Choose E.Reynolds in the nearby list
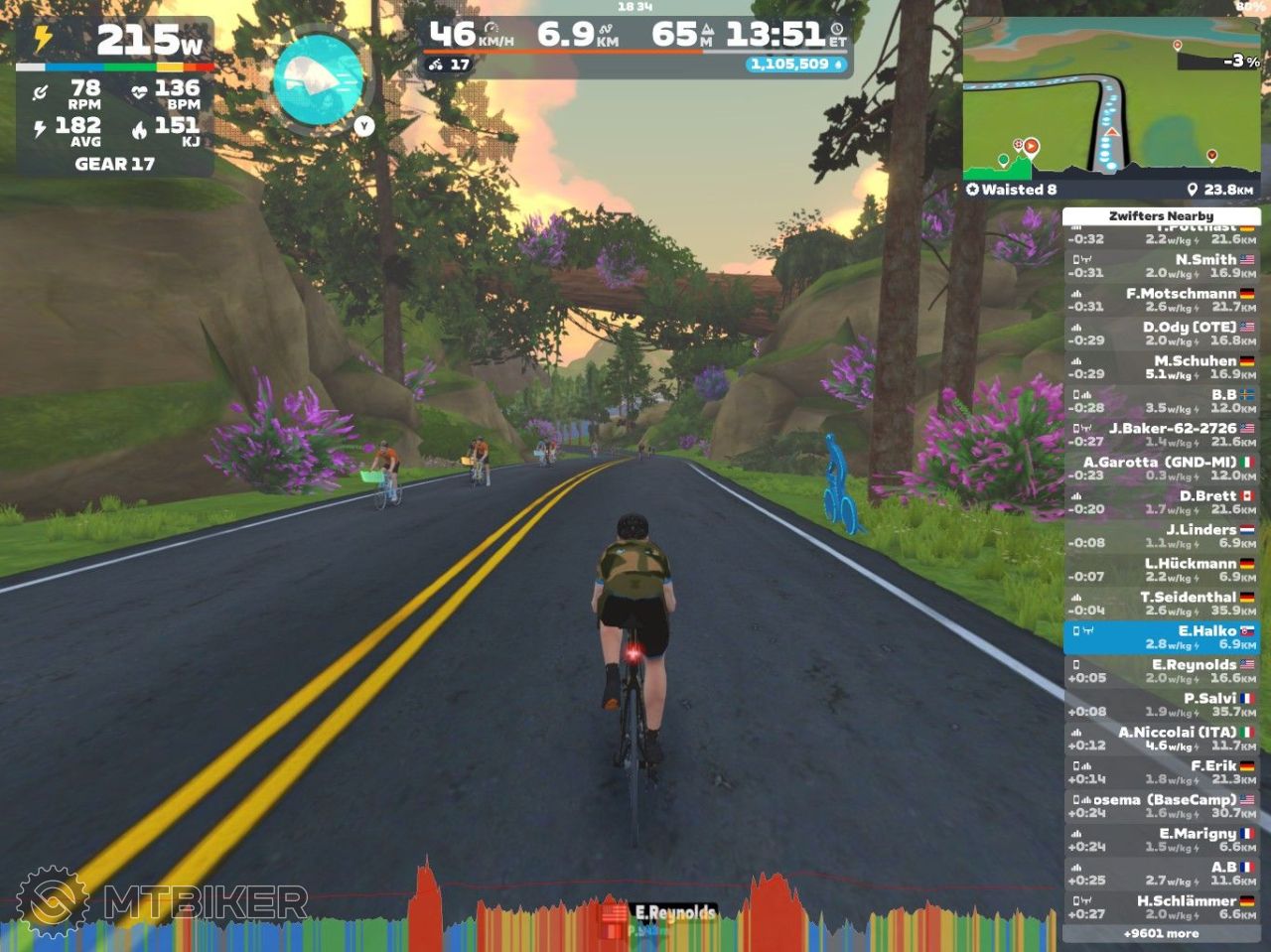Screen dimensions: 1271x952 click(1161, 671)
